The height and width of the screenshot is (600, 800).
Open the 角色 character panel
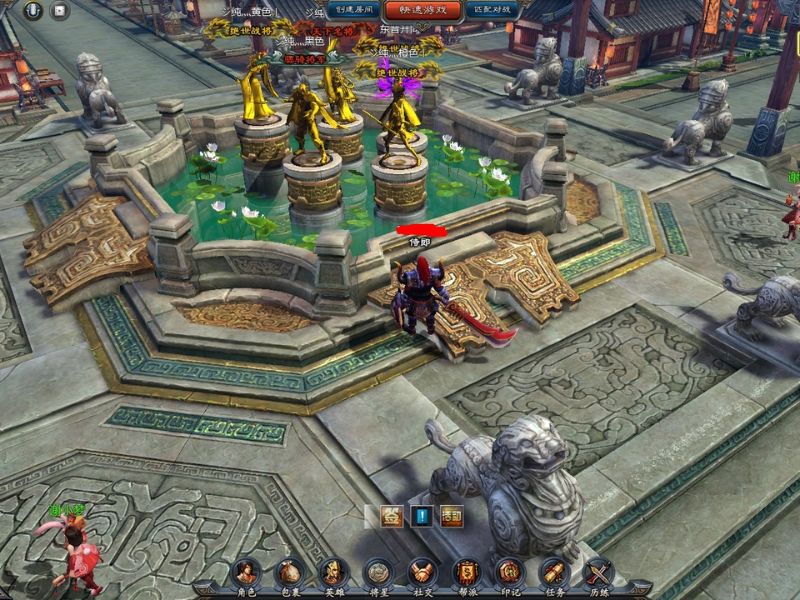[x=245, y=574]
